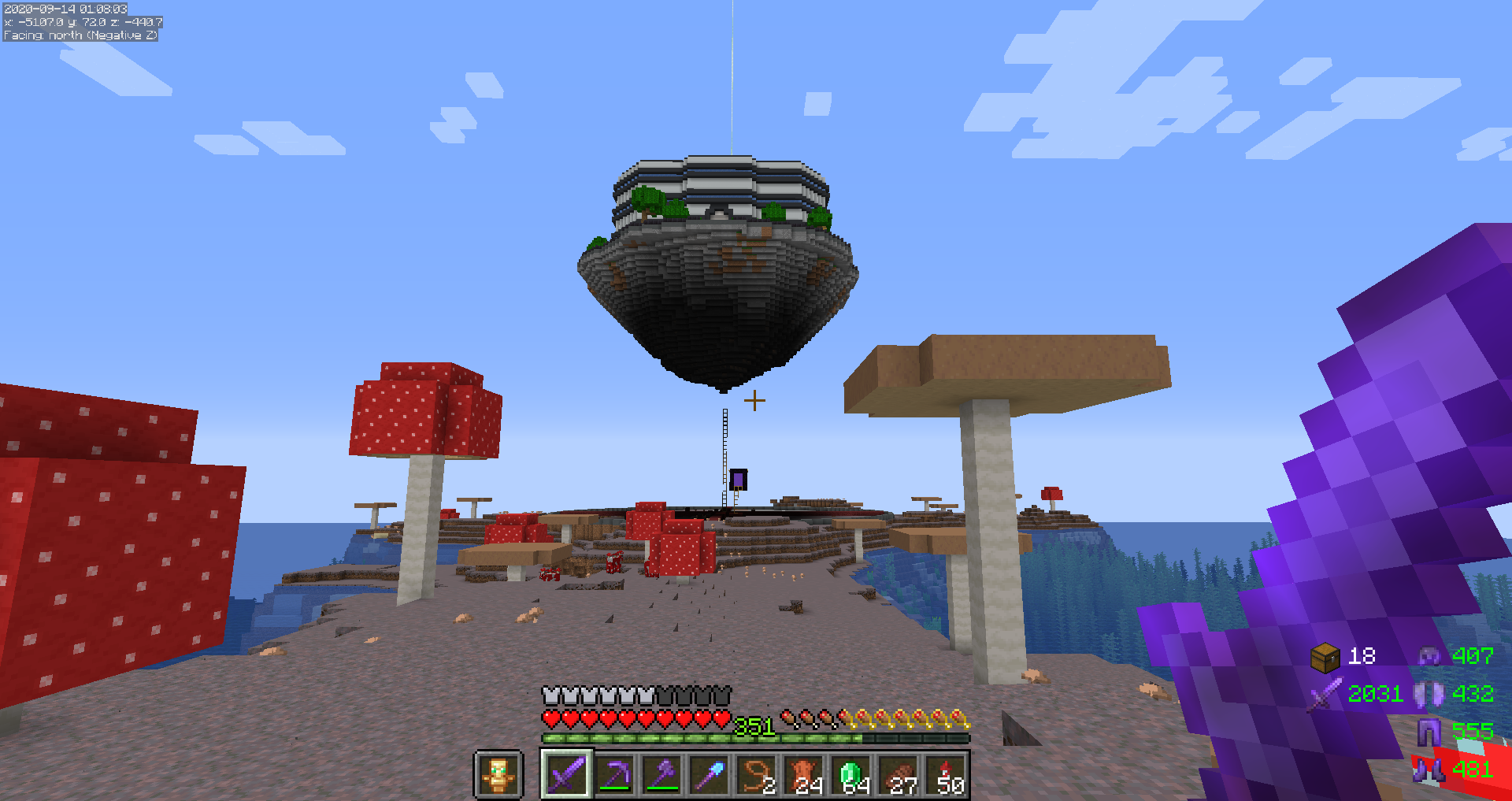Click the netherite helmet durability icon
The width and height of the screenshot is (1512, 801).
click(1429, 655)
